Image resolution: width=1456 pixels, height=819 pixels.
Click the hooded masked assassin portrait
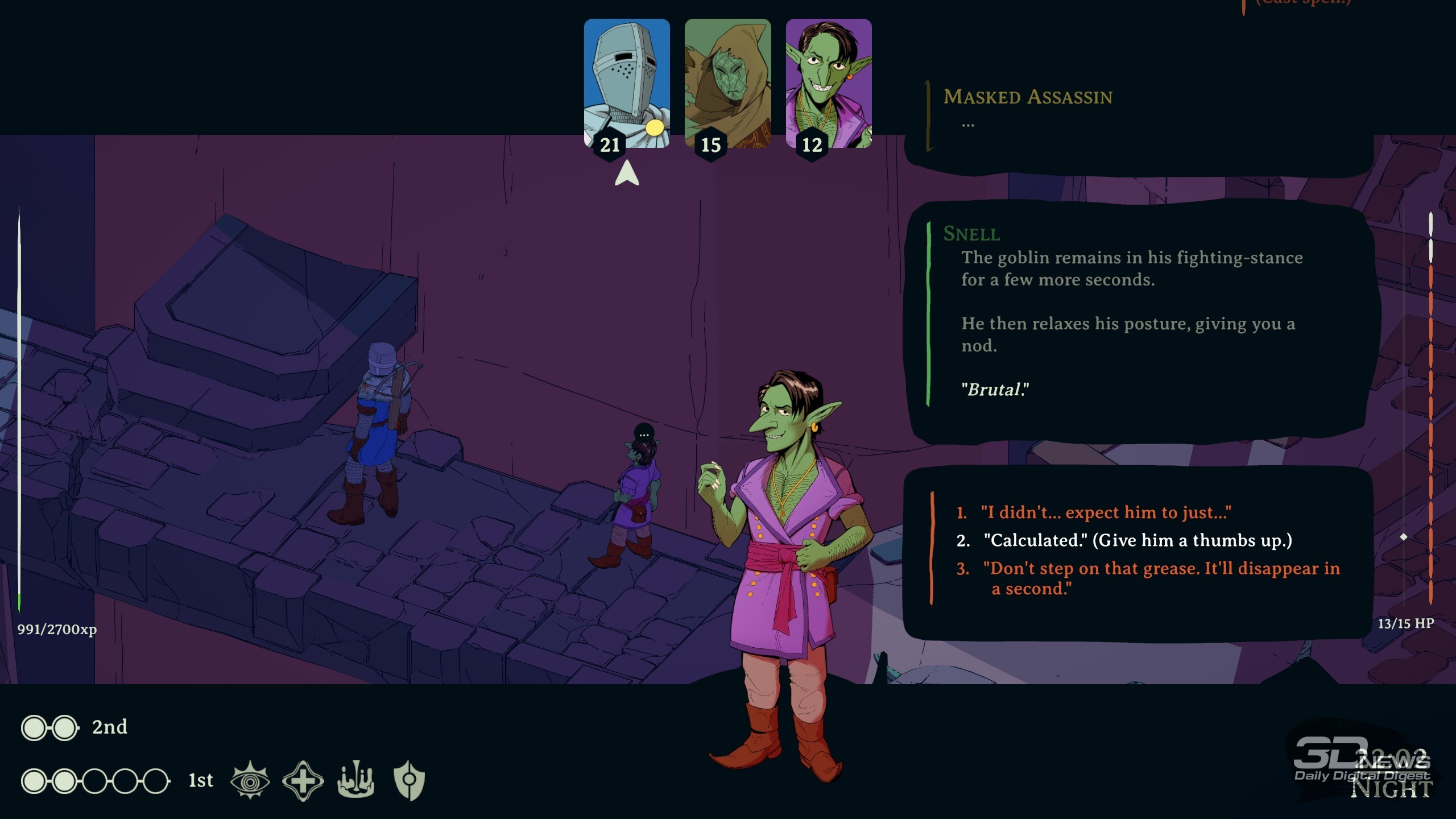click(727, 84)
